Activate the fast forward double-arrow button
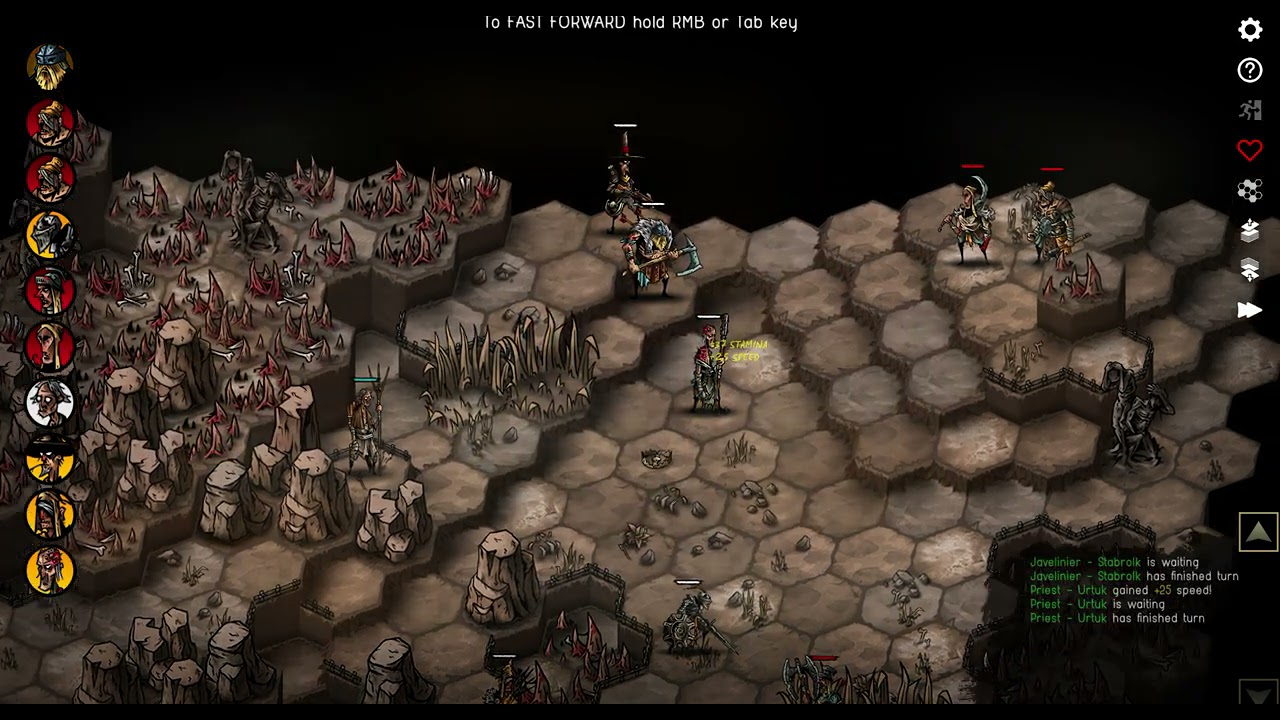 1250,310
